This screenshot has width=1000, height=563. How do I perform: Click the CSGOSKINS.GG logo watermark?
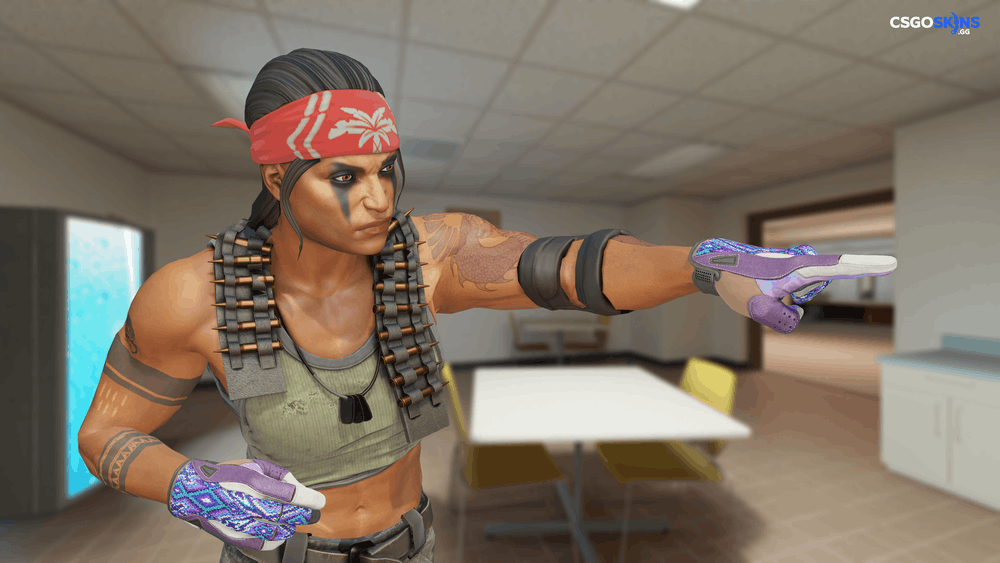[935, 24]
